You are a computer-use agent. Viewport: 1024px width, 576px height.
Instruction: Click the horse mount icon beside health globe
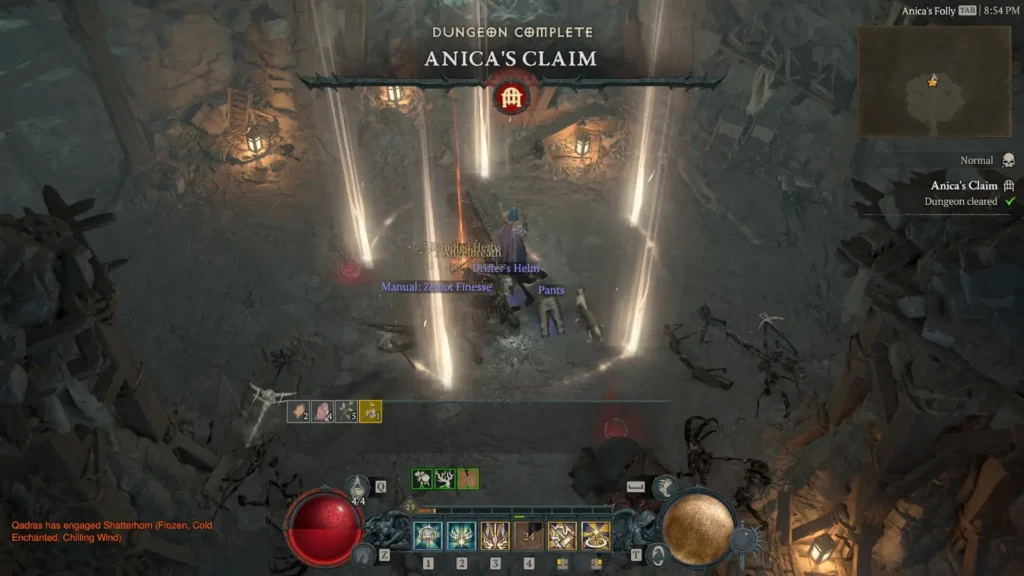pyautogui.click(x=364, y=552)
